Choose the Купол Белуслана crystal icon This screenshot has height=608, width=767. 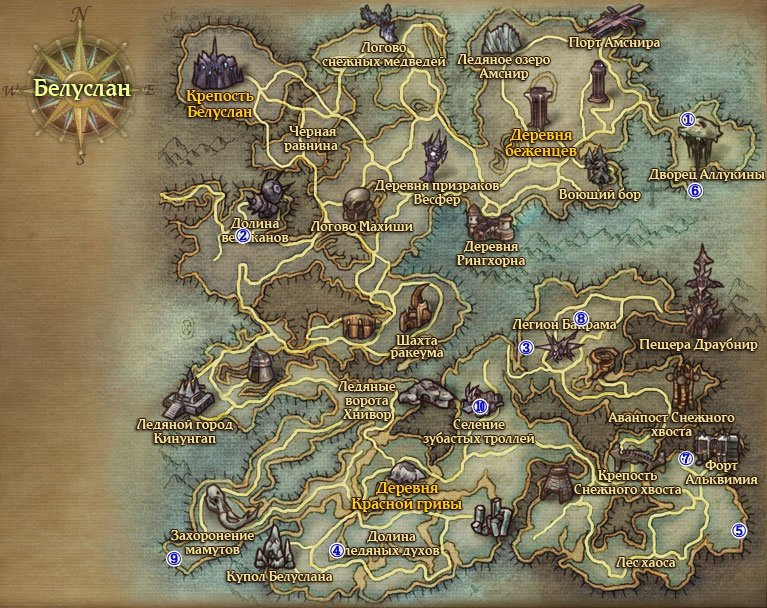tap(279, 549)
